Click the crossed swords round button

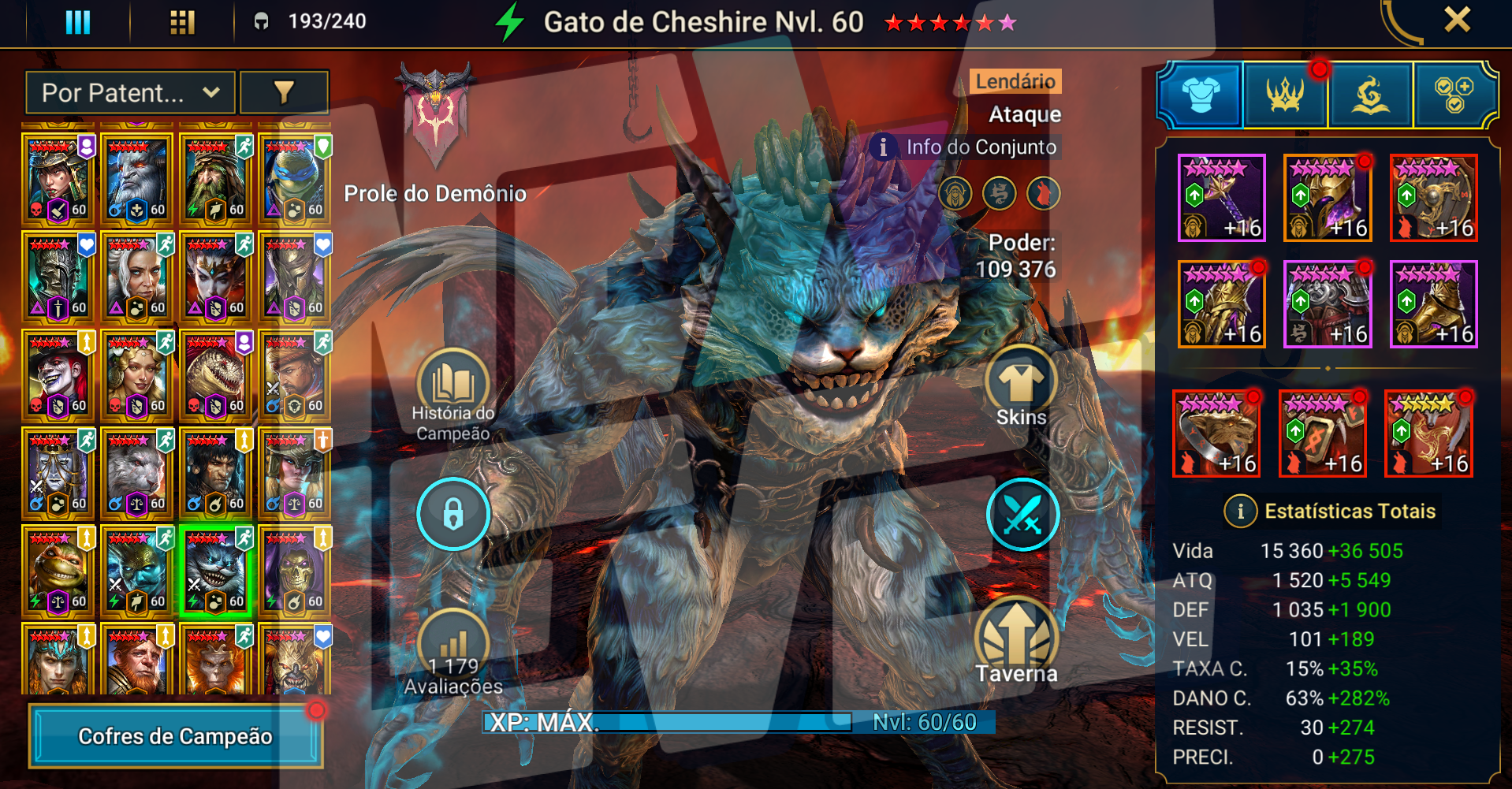(x=1022, y=515)
